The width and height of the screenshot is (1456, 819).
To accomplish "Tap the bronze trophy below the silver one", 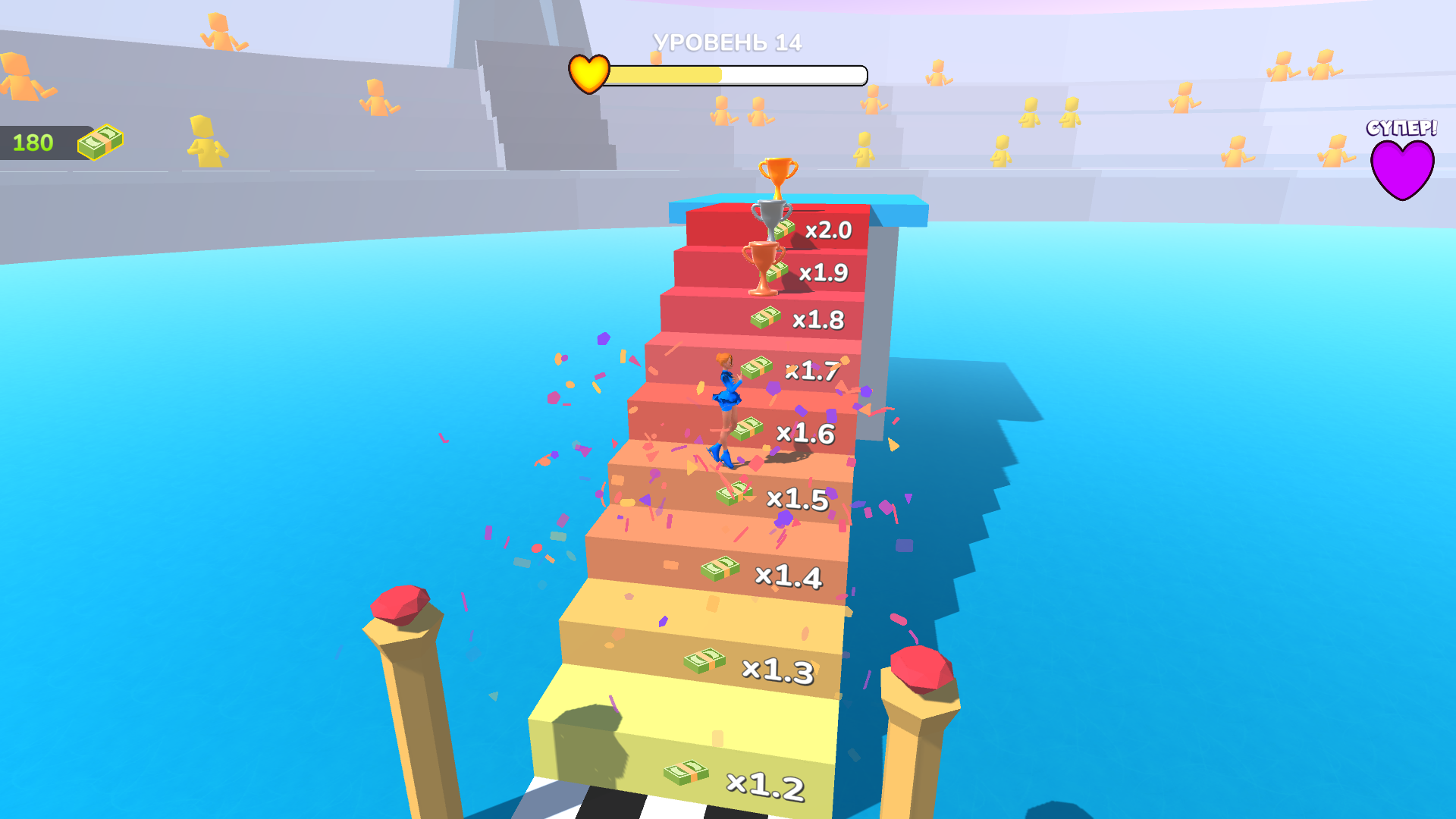I will coord(762,268).
